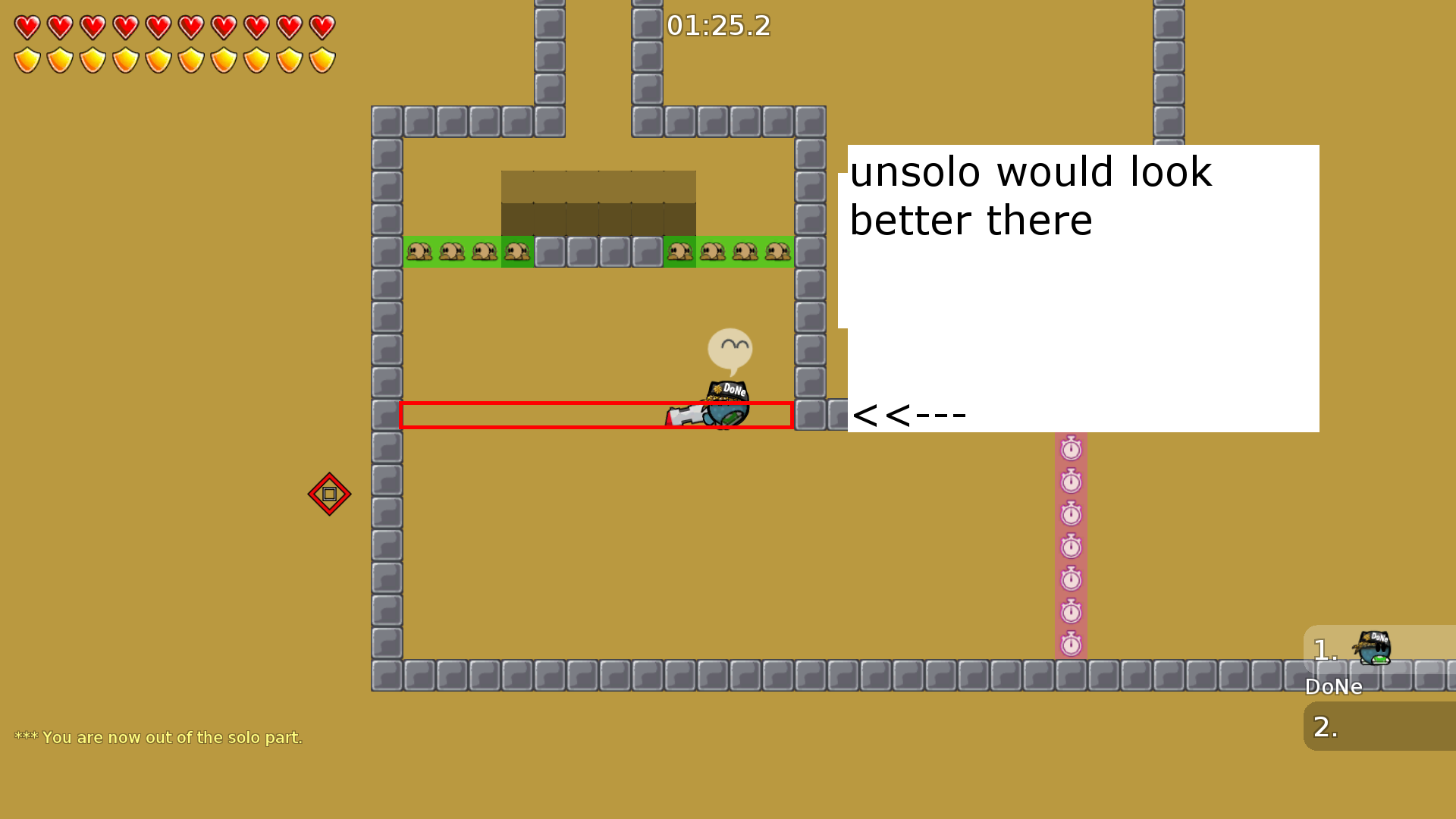1456x819 pixels.
Task: Toggle the fifth heart in the health row
Action: (159, 26)
